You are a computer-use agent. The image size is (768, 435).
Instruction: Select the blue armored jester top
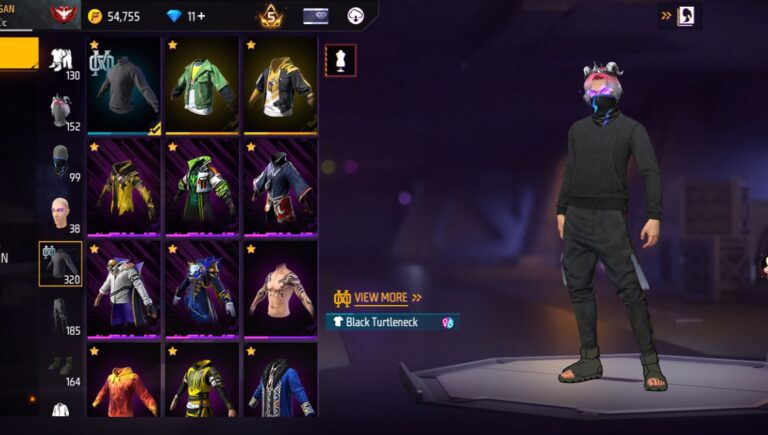tap(201, 288)
